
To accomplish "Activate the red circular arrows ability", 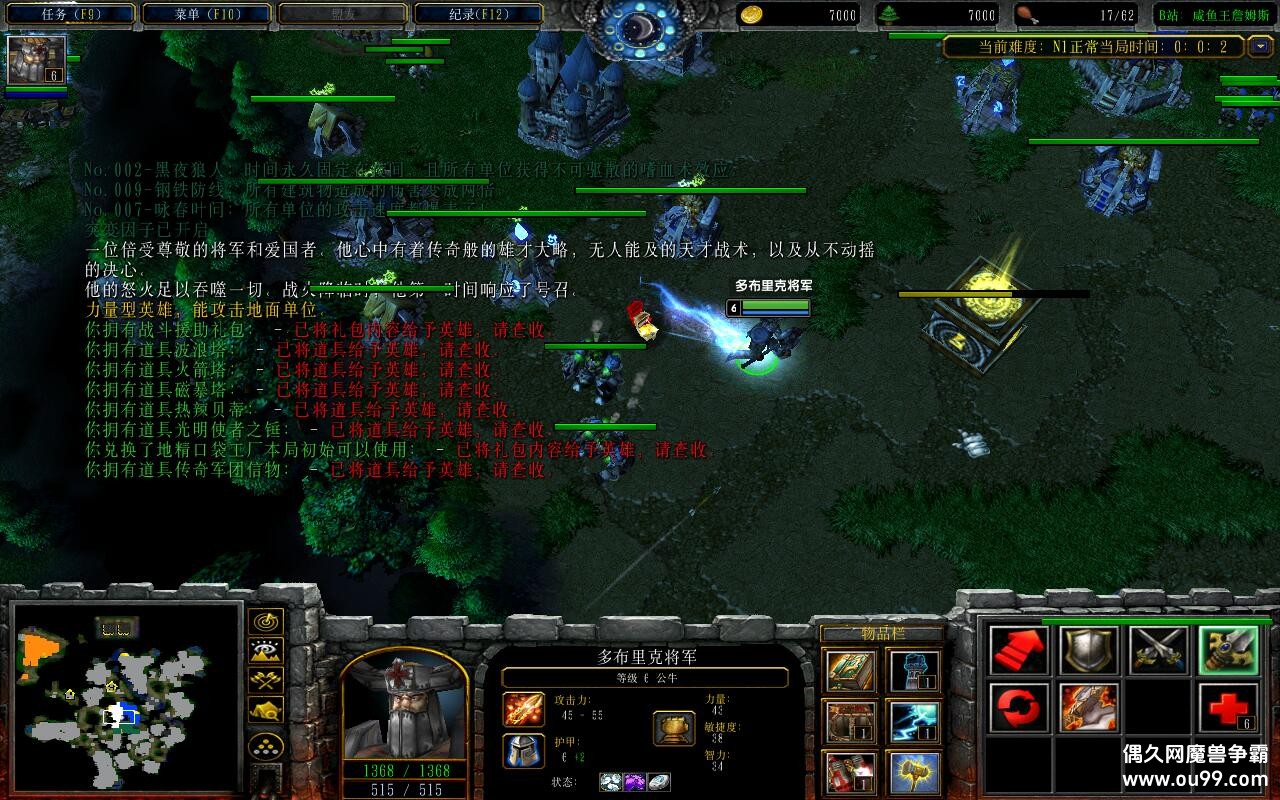I will click(1019, 708).
